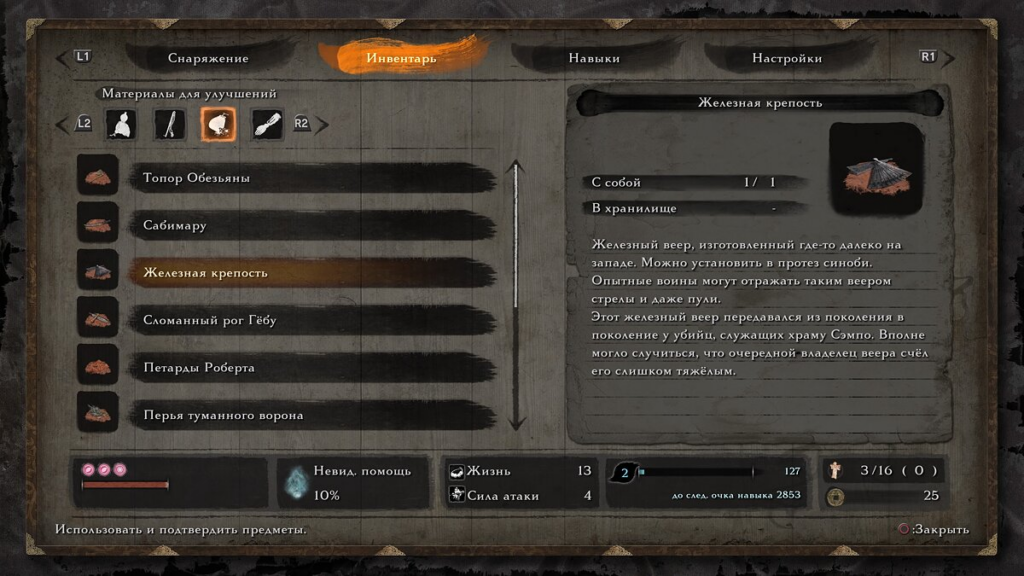The width and height of the screenshot is (1024, 576).
Task: Pick Петарды Роберта from the list
Action: 310,367
